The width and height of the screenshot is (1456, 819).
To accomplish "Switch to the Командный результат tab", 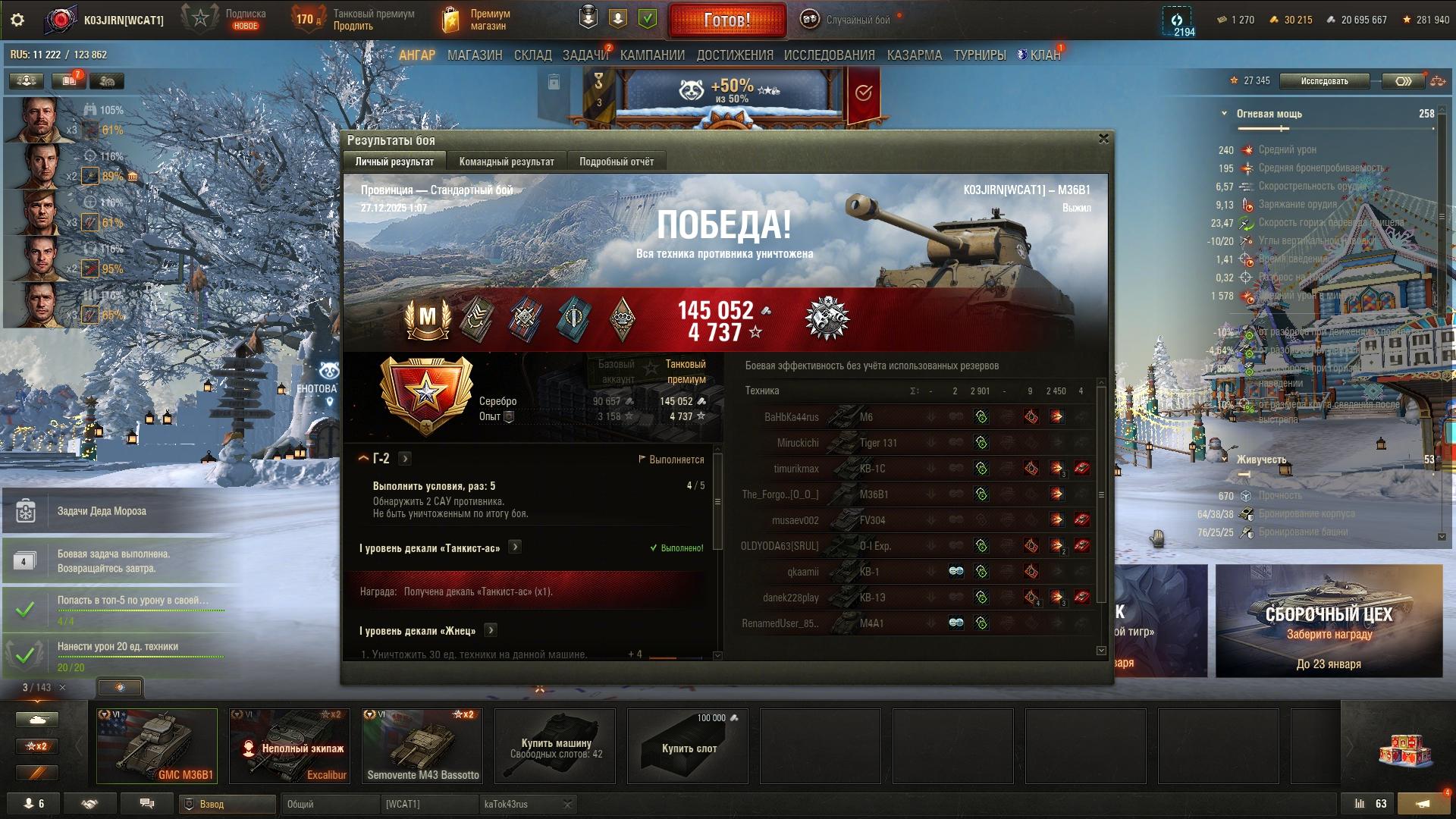I will coord(507,162).
